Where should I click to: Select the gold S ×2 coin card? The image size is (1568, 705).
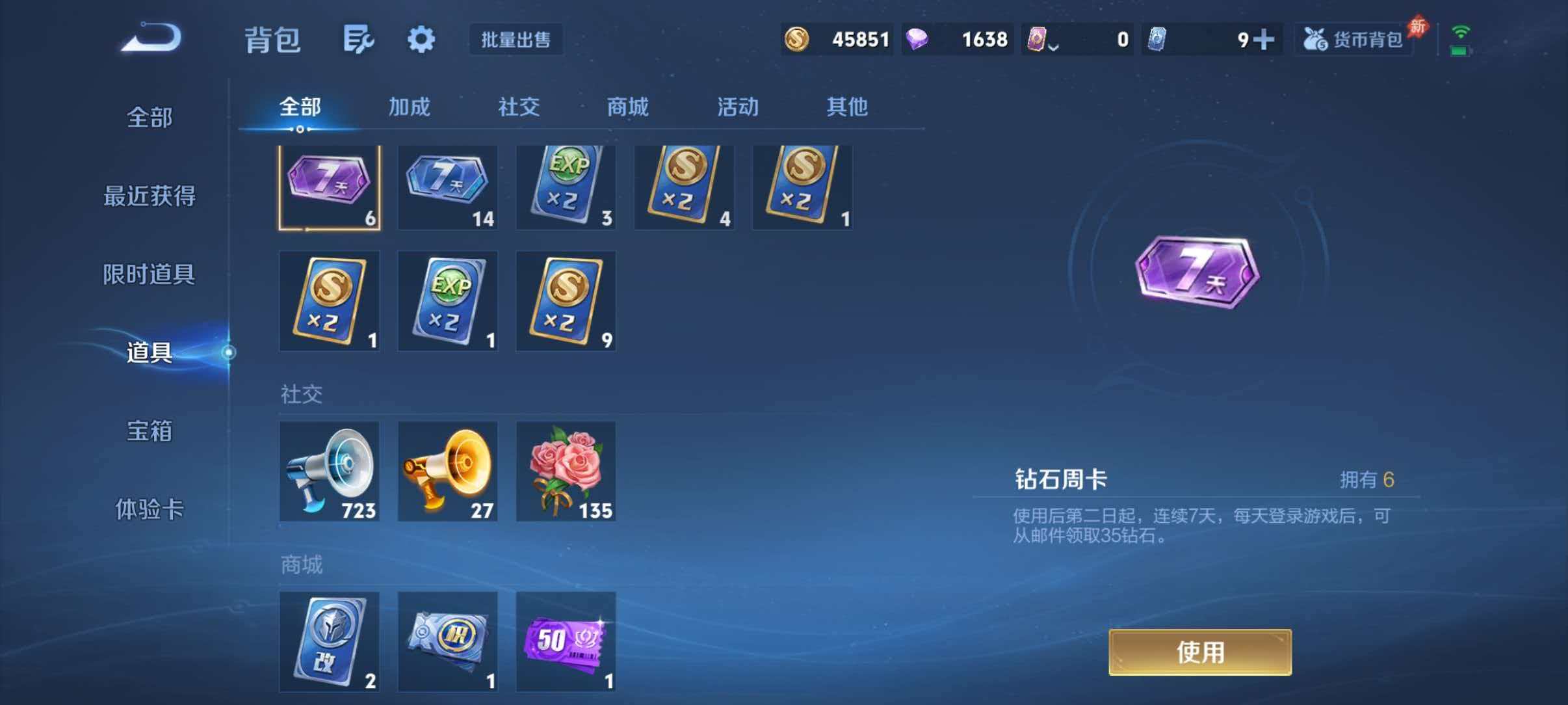[684, 187]
